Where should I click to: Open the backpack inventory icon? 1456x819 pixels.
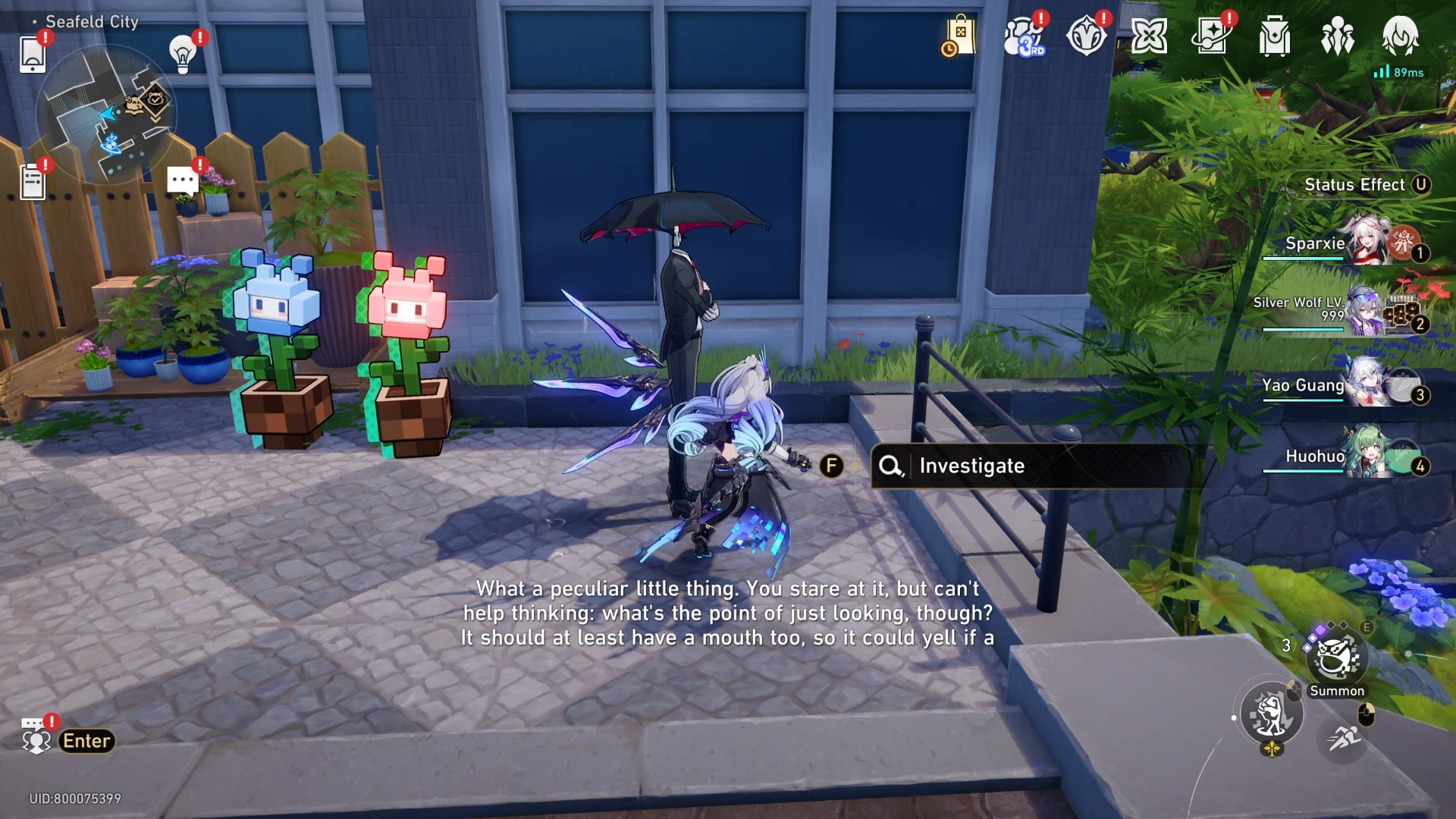(x=1276, y=34)
